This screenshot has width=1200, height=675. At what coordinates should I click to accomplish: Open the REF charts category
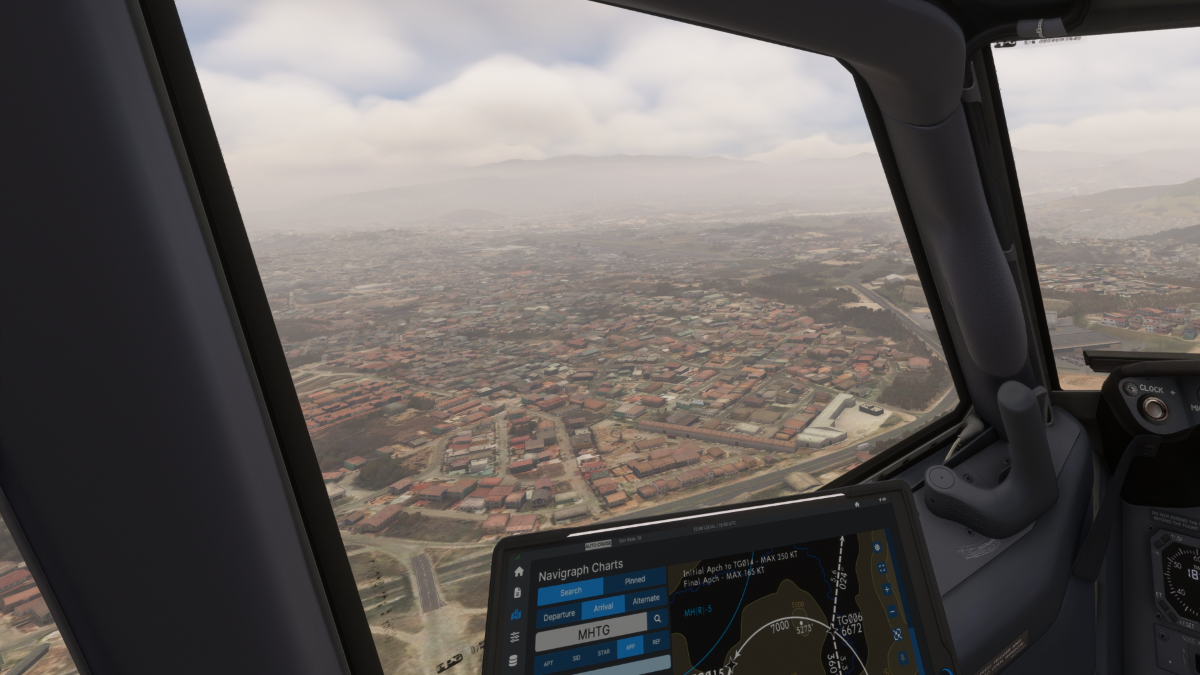point(657,643)
